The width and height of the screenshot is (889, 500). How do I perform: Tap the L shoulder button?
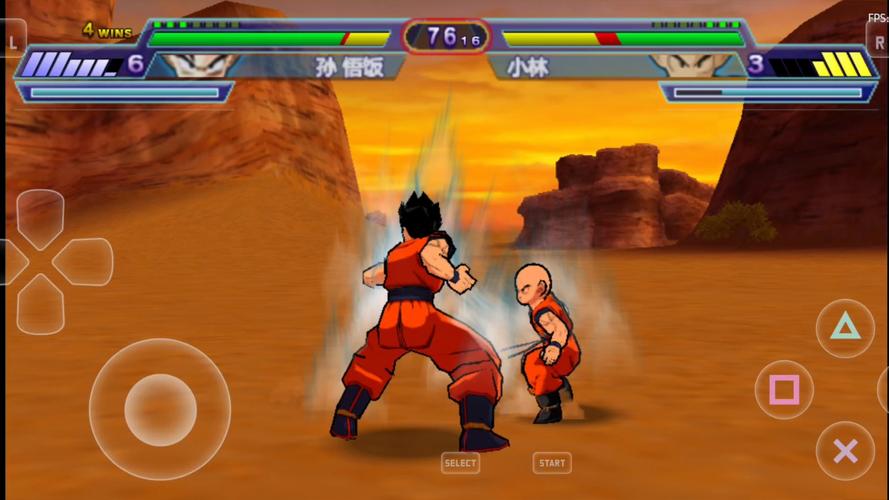click(x=13, y=42)
